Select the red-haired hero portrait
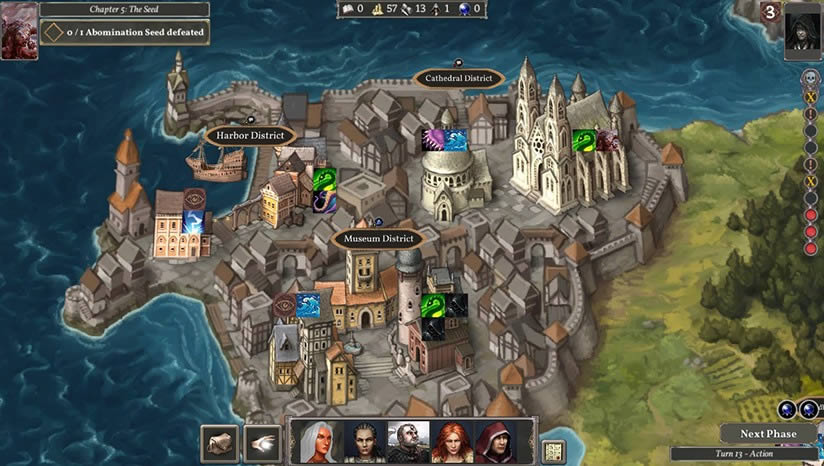Screen dimensions: 824x466 [451, 441]
